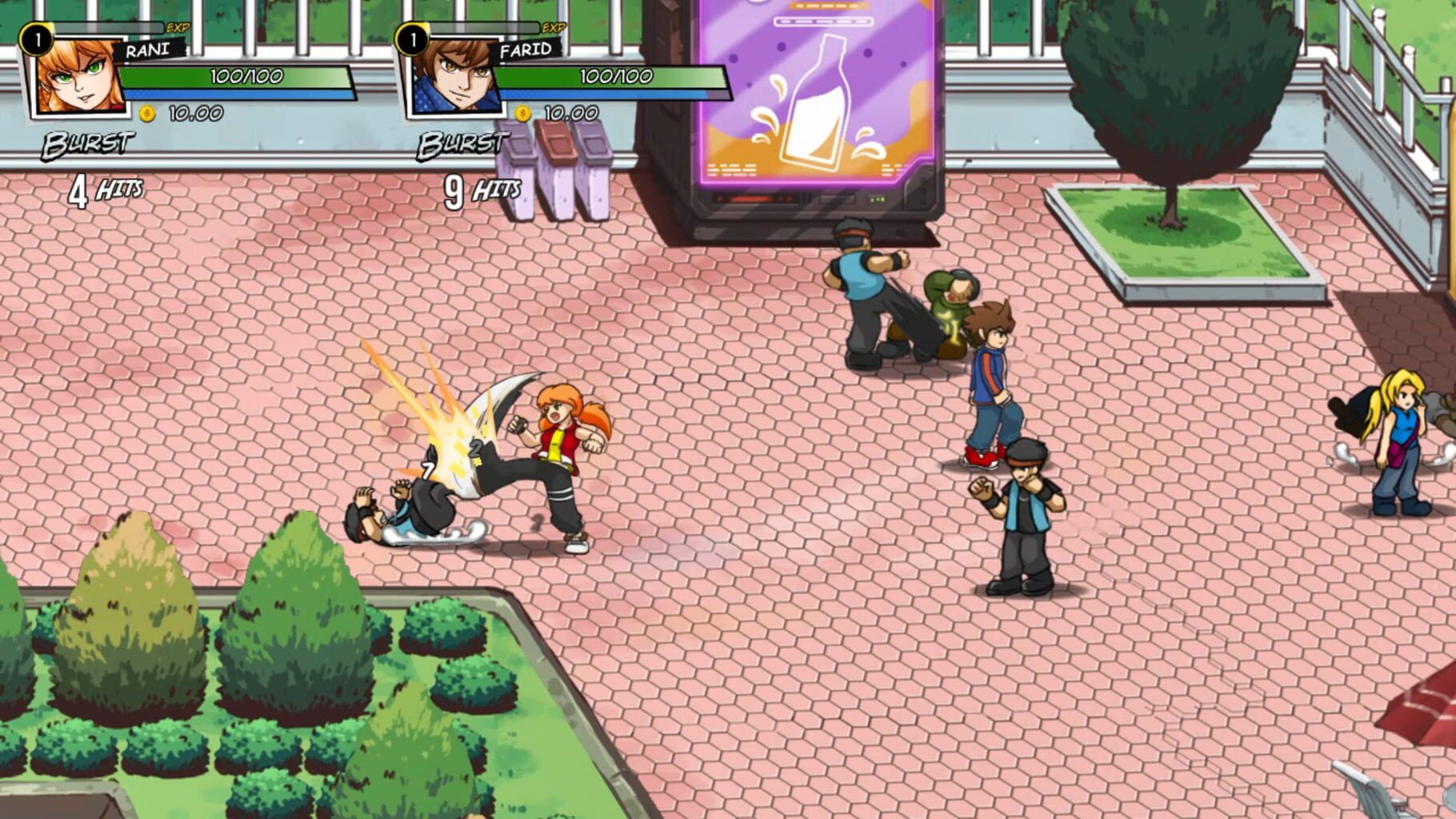
Task: Select the coin icon beside Rani's money
Action: (x=149, y=113)
